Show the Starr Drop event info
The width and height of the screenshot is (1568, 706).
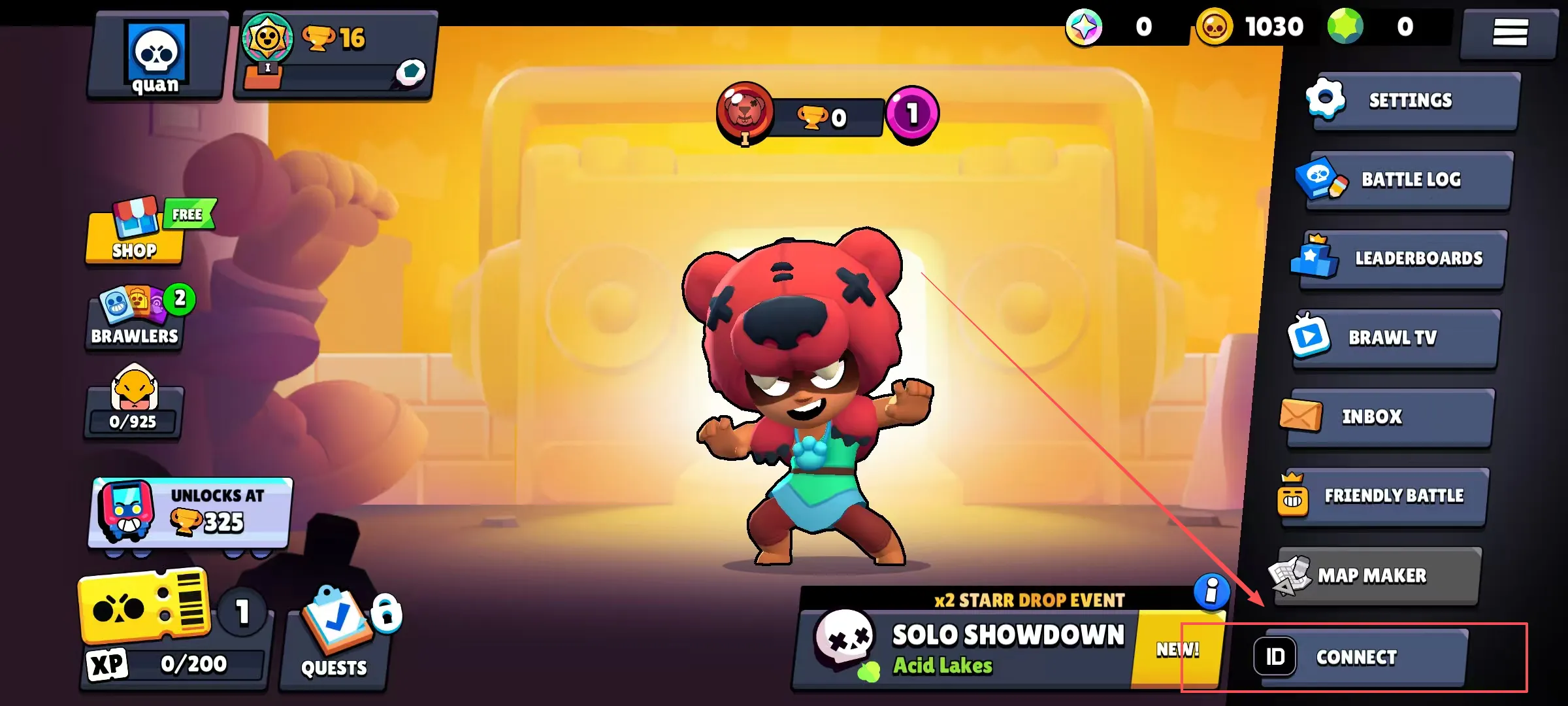coord(1211,592)
